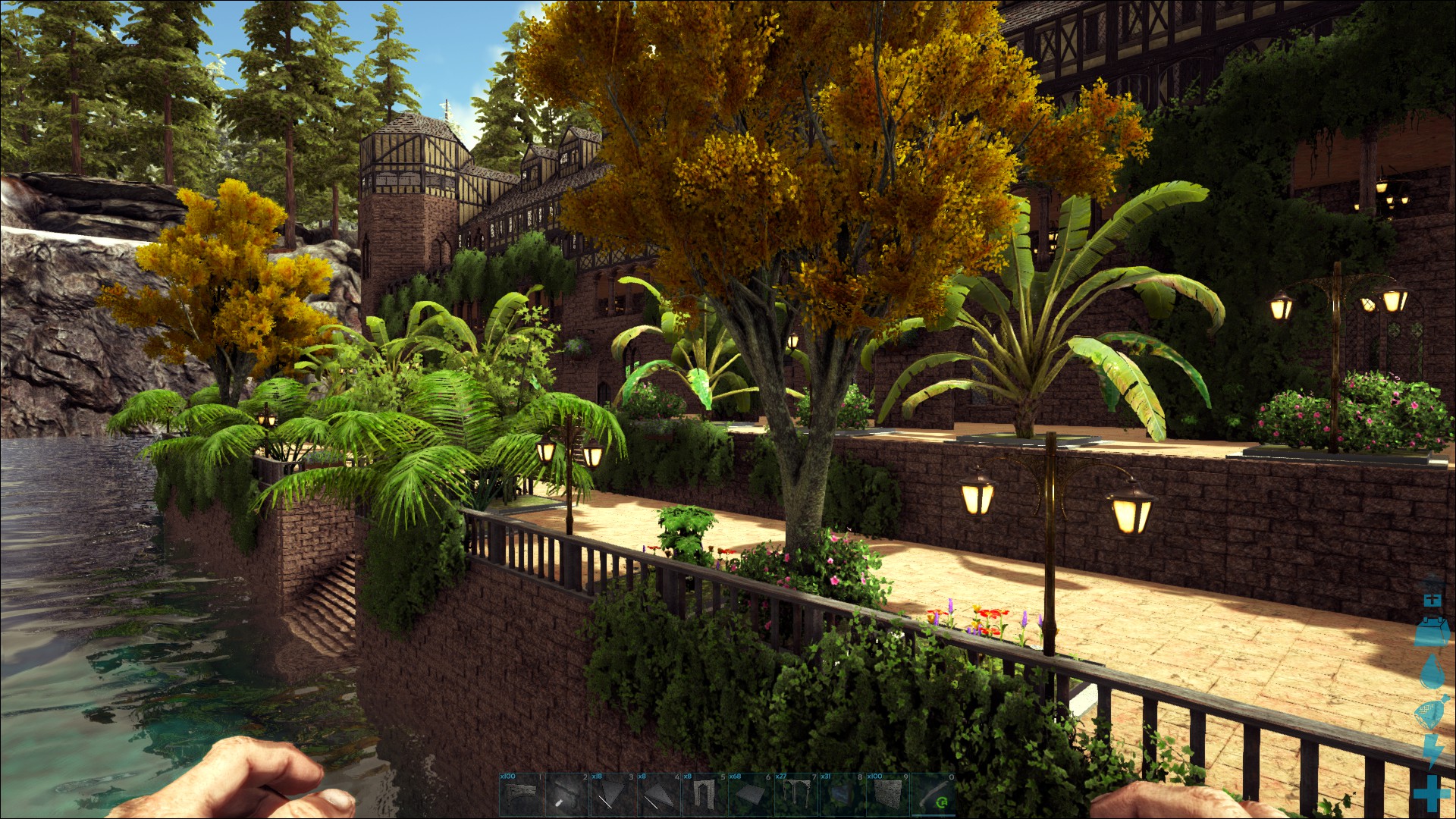The image size is (1456, 819).
Task: Equip the curved tool in hotbar slot 0
Action: (932, 795)
